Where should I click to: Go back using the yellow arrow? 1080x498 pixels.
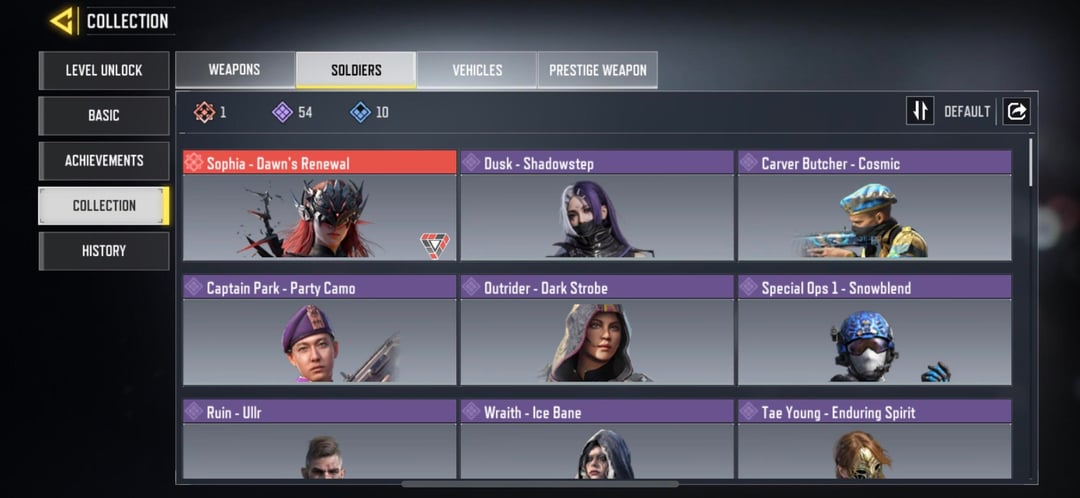pyautogui.click(x=62, y=20)
